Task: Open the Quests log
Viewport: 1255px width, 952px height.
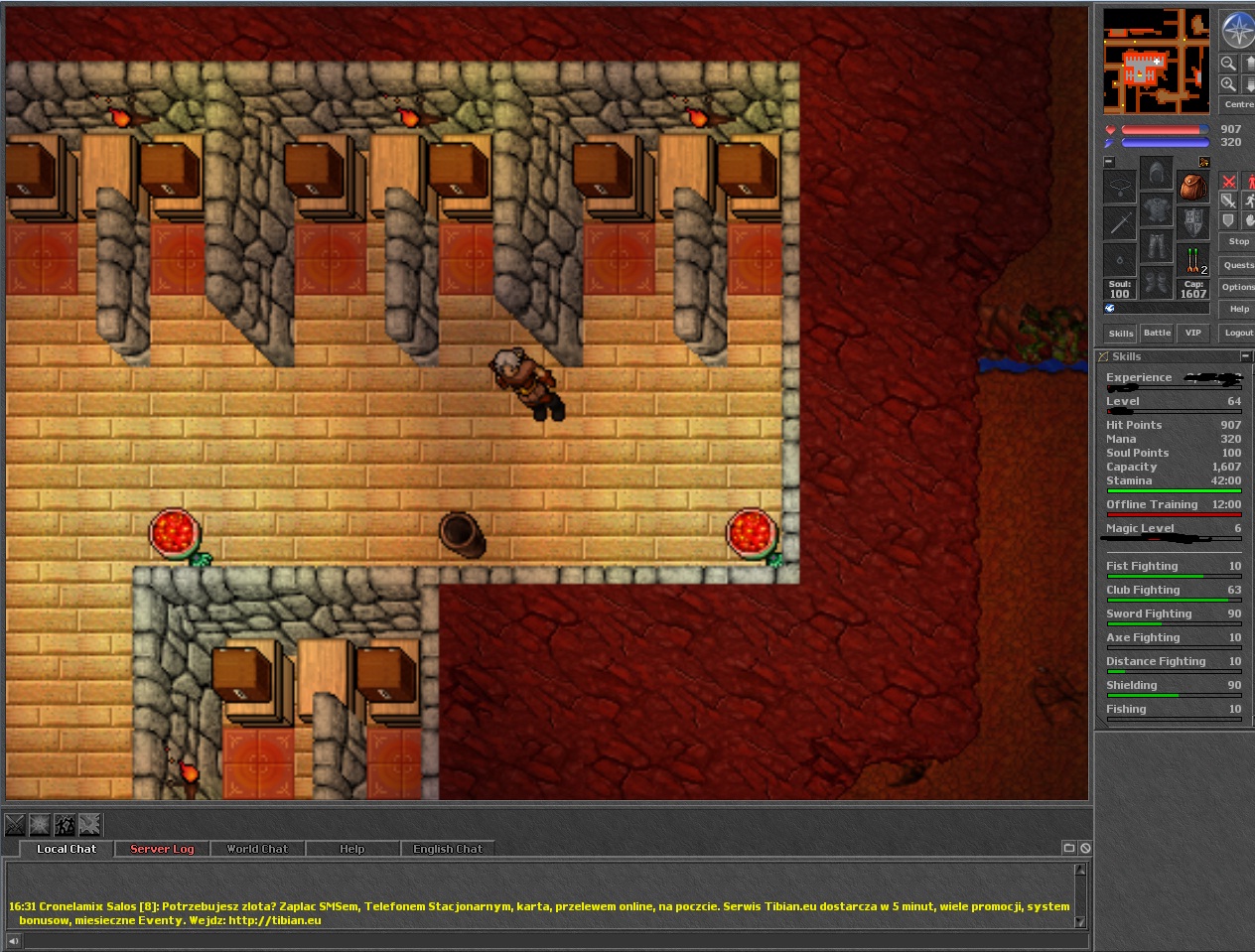Action: coord(1238,265)
